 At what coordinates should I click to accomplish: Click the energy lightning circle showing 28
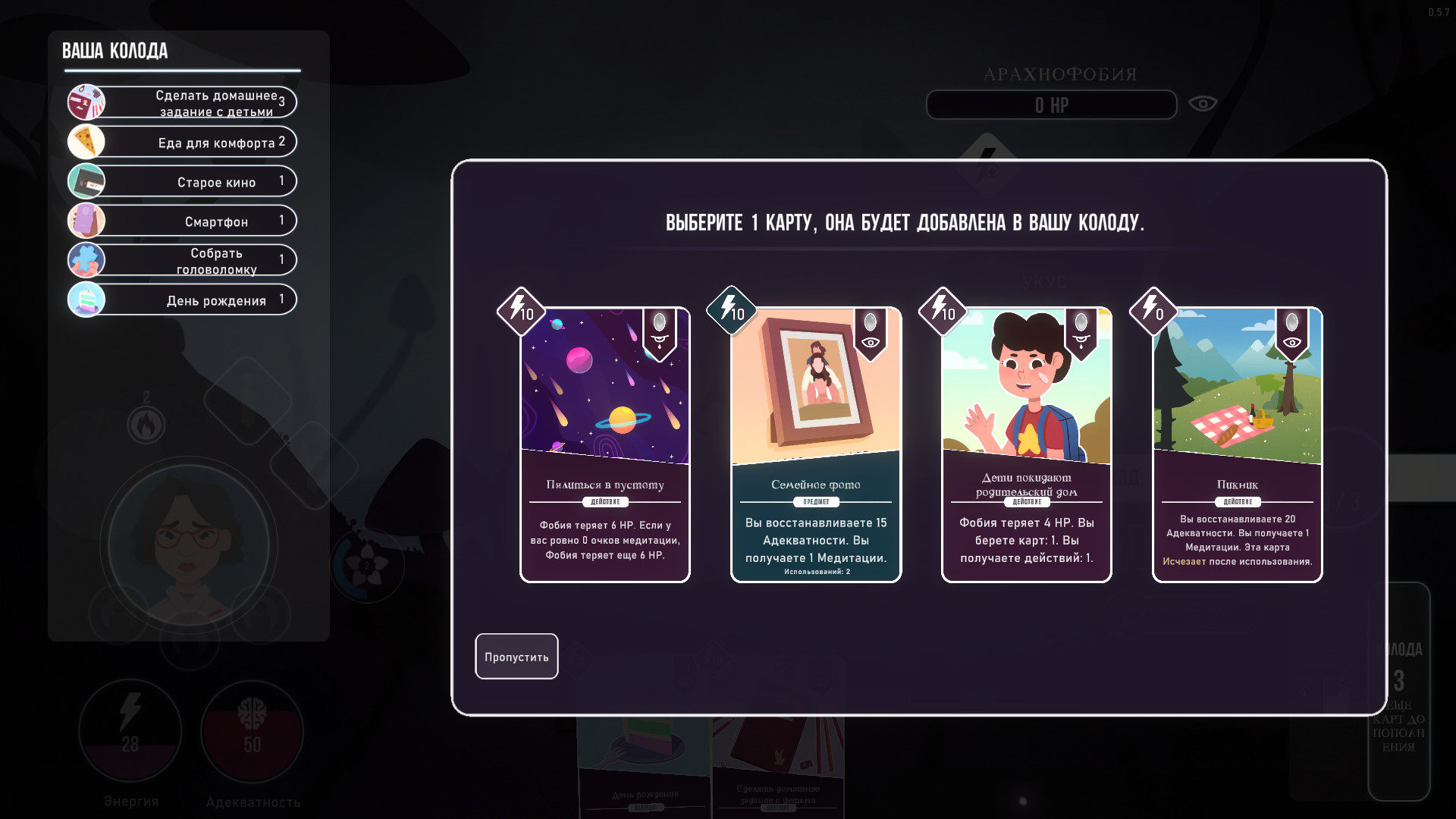tap(130, 730)
